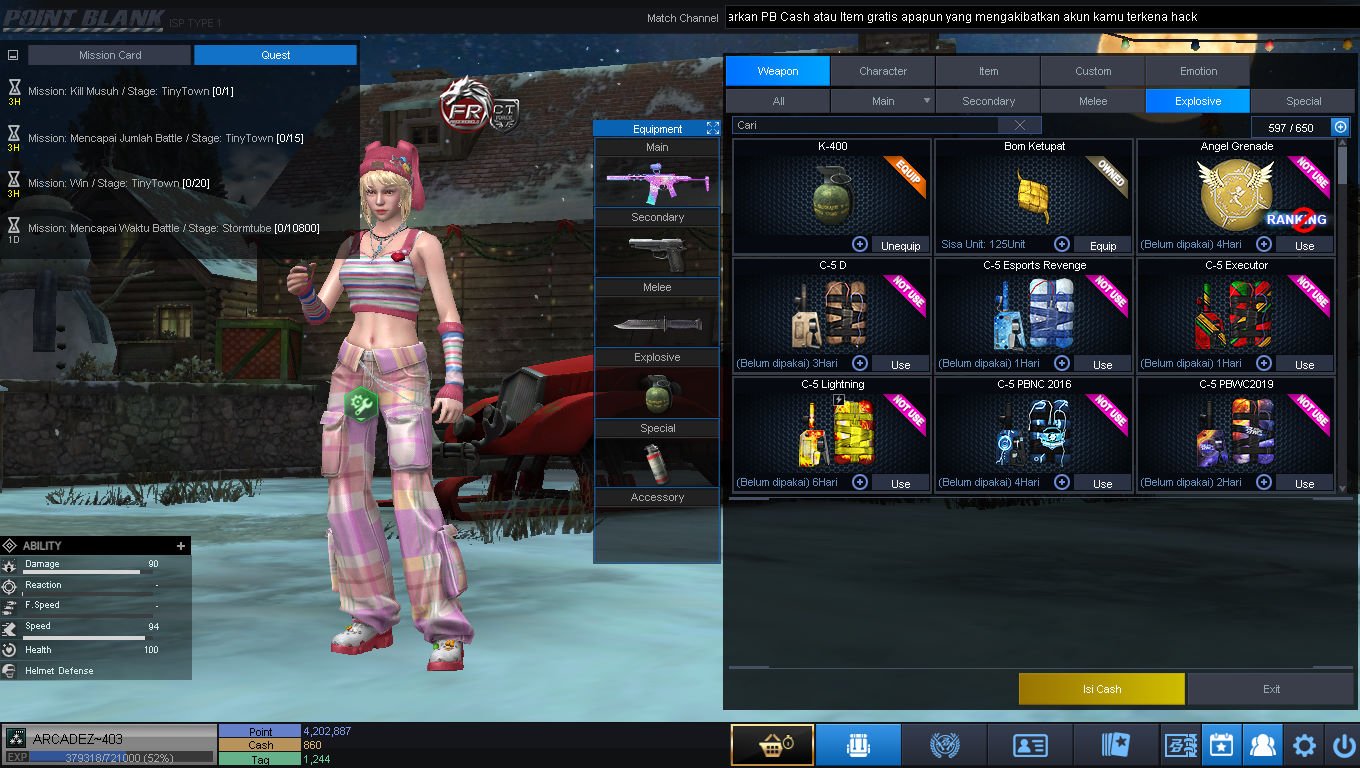Viewport: 1360px width, 768px height.
Task: Open the gear settings icon
Action: (x=1304, y=746)
